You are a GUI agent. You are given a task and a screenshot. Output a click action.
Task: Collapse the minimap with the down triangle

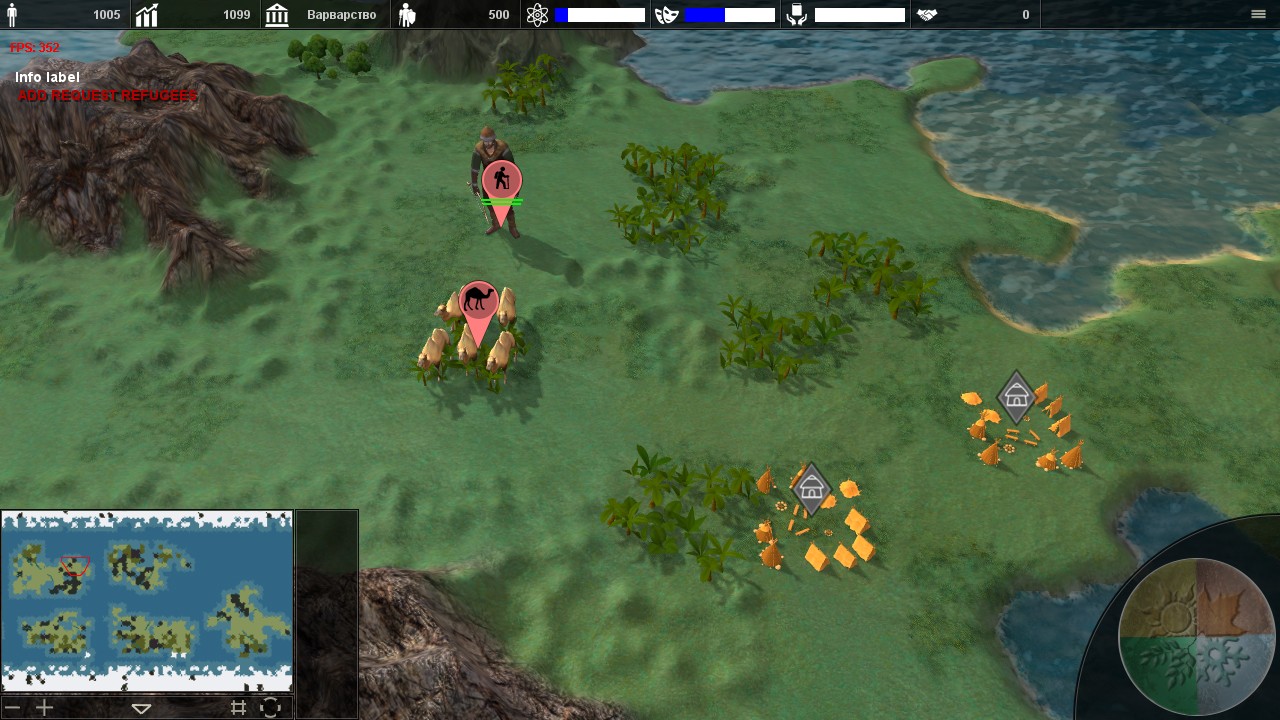coord(141,708)
